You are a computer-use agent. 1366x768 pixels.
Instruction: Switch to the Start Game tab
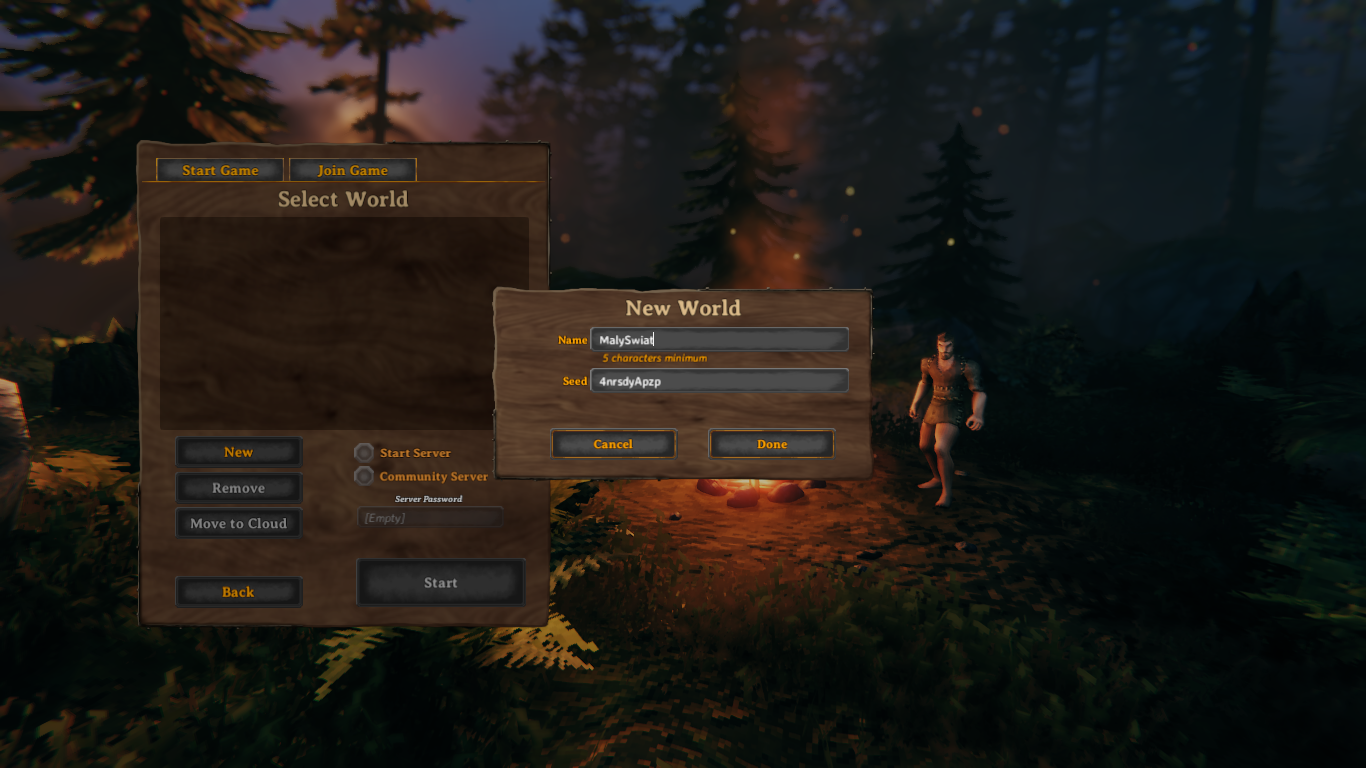(x=220, y=170)
